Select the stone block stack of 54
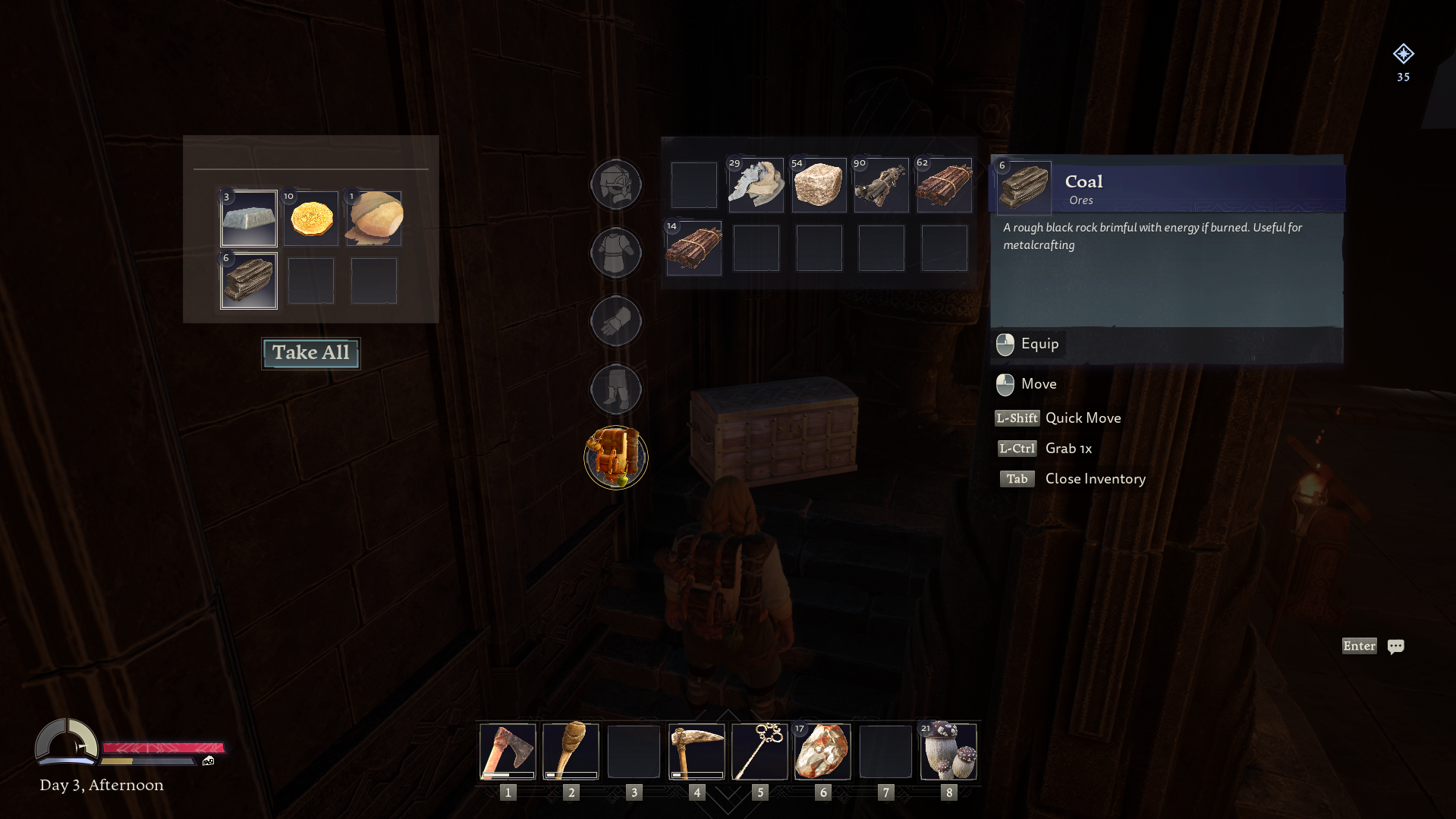Viewport: 1456px width, 819px height. click(819, 185)
